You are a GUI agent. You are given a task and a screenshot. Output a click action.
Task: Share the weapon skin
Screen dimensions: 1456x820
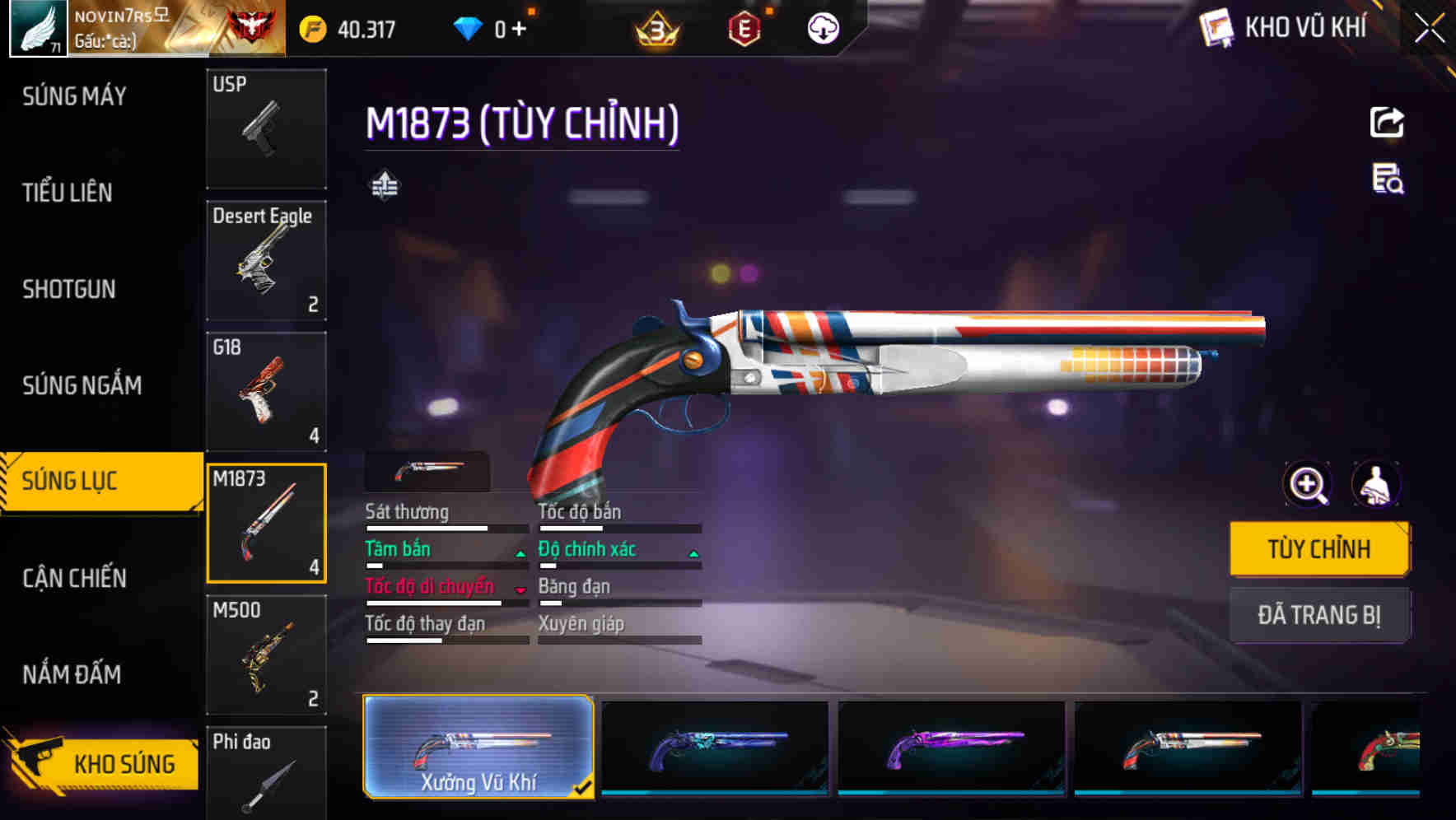pyautogui.click(x=1387, y=123)
